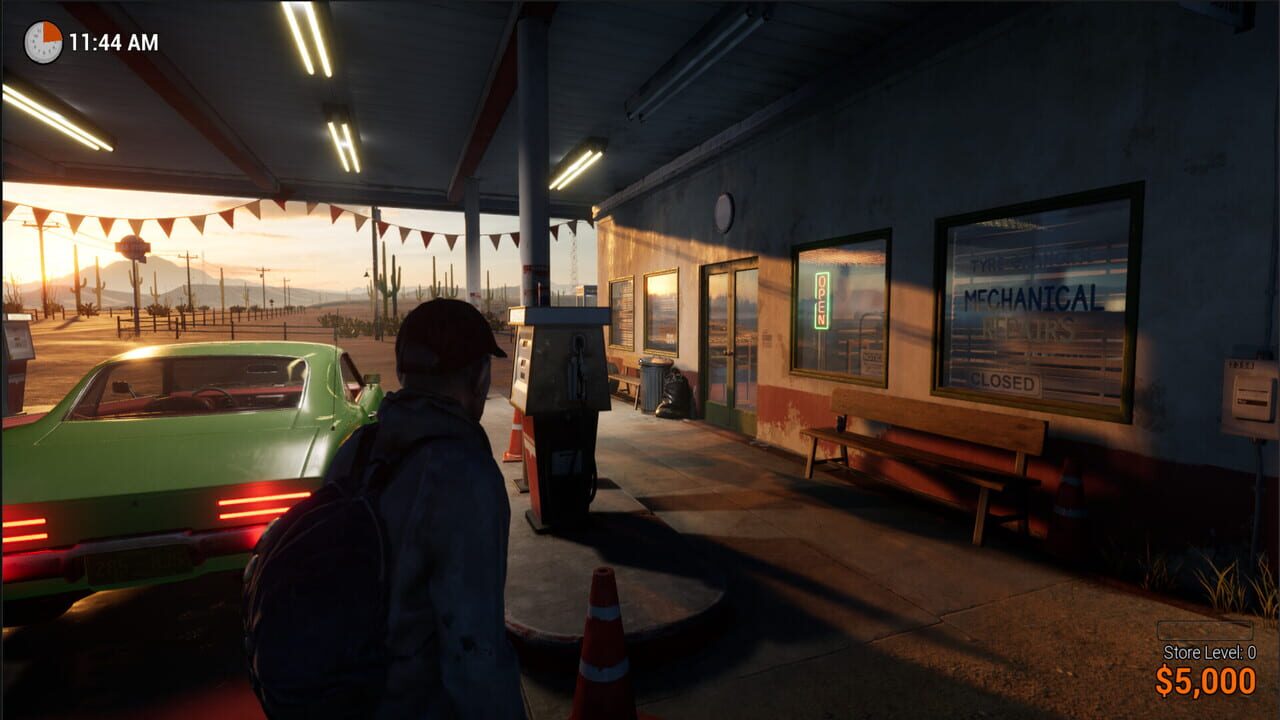
Task: Select the 11:44 AM time display
Action: 112,42
